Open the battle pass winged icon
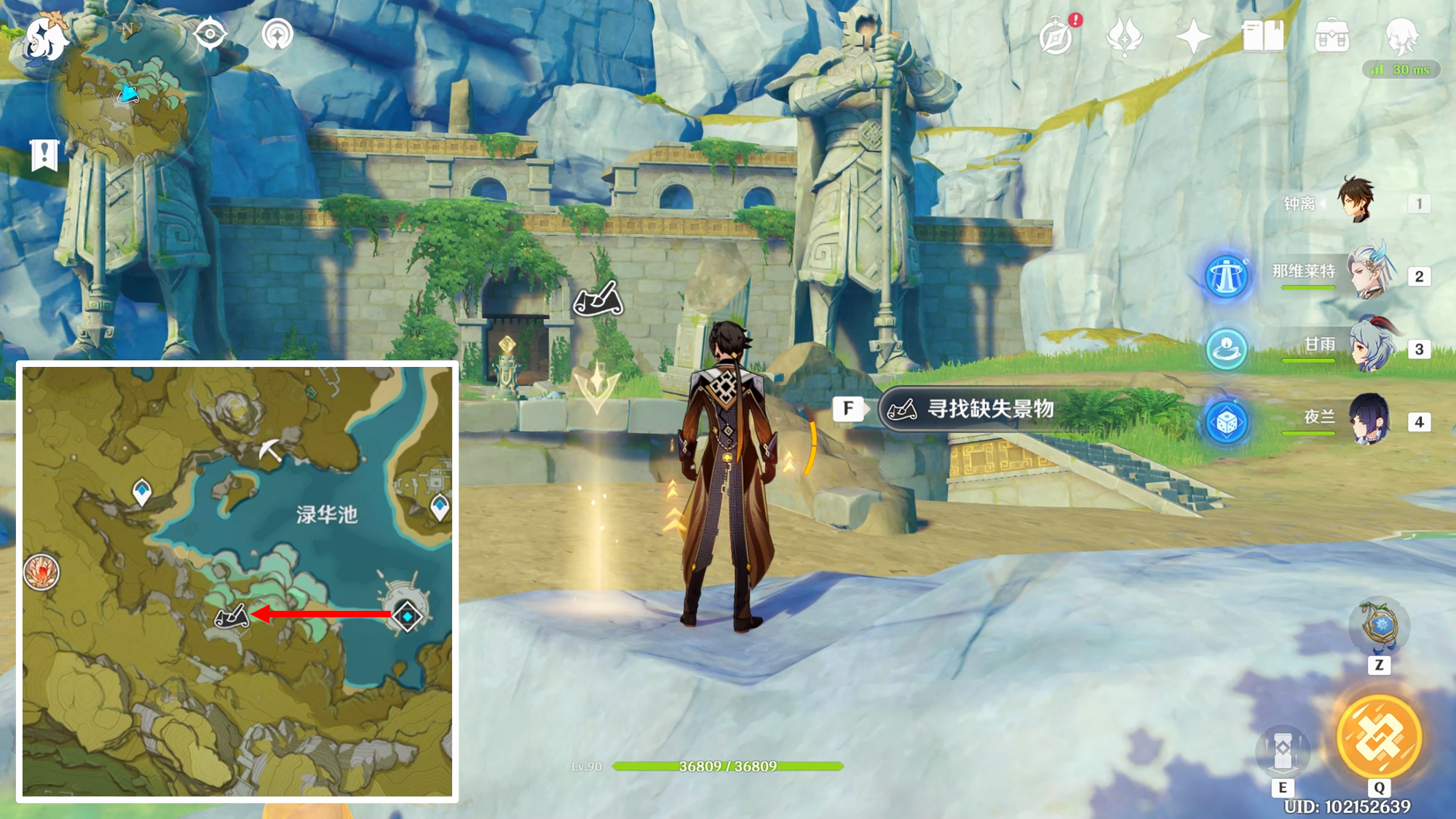Image resolution: width=1456 pixels, height=819 pixels. (1124, 36)
